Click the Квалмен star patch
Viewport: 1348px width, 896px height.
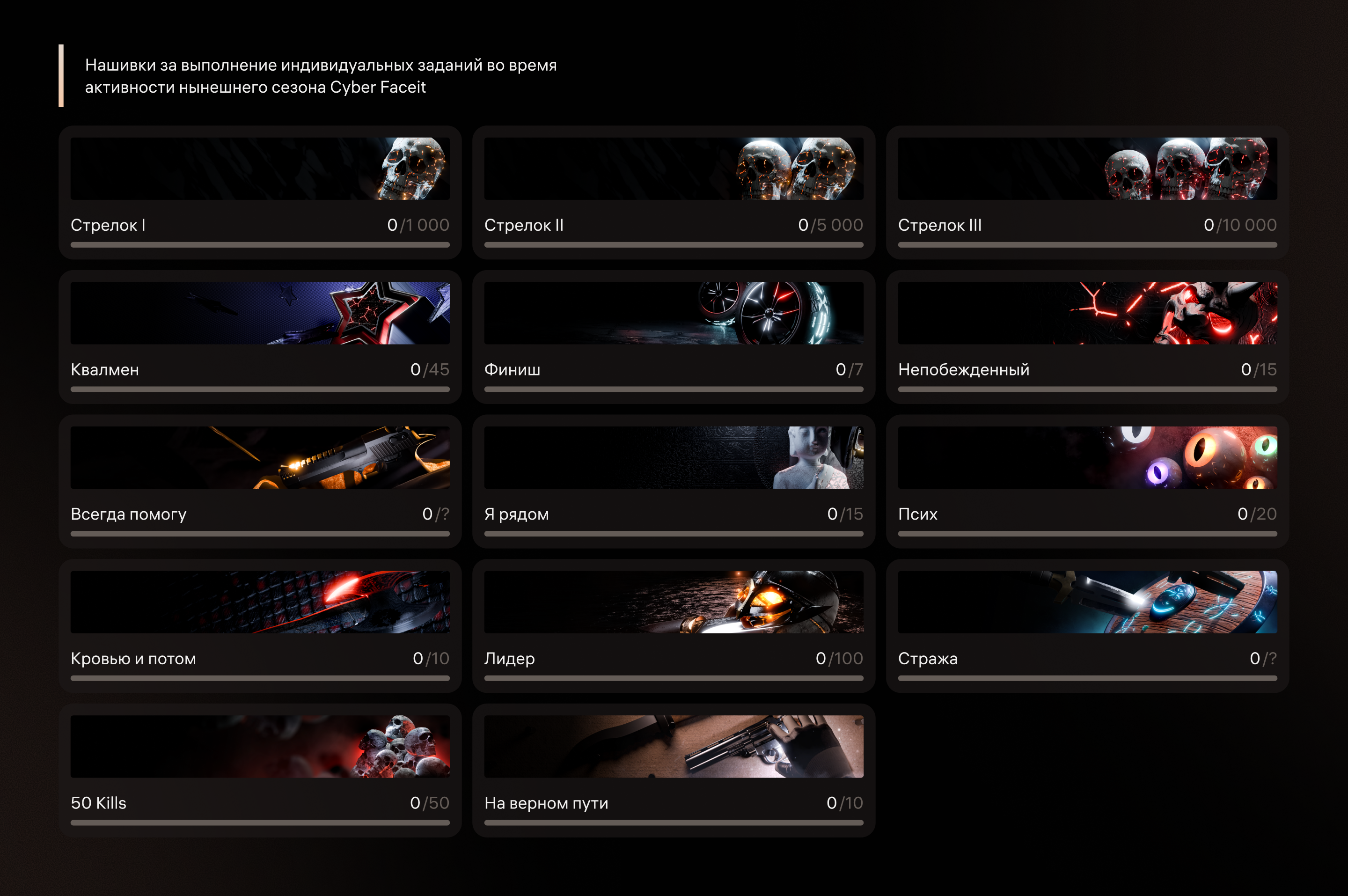[x=260, y=337]
